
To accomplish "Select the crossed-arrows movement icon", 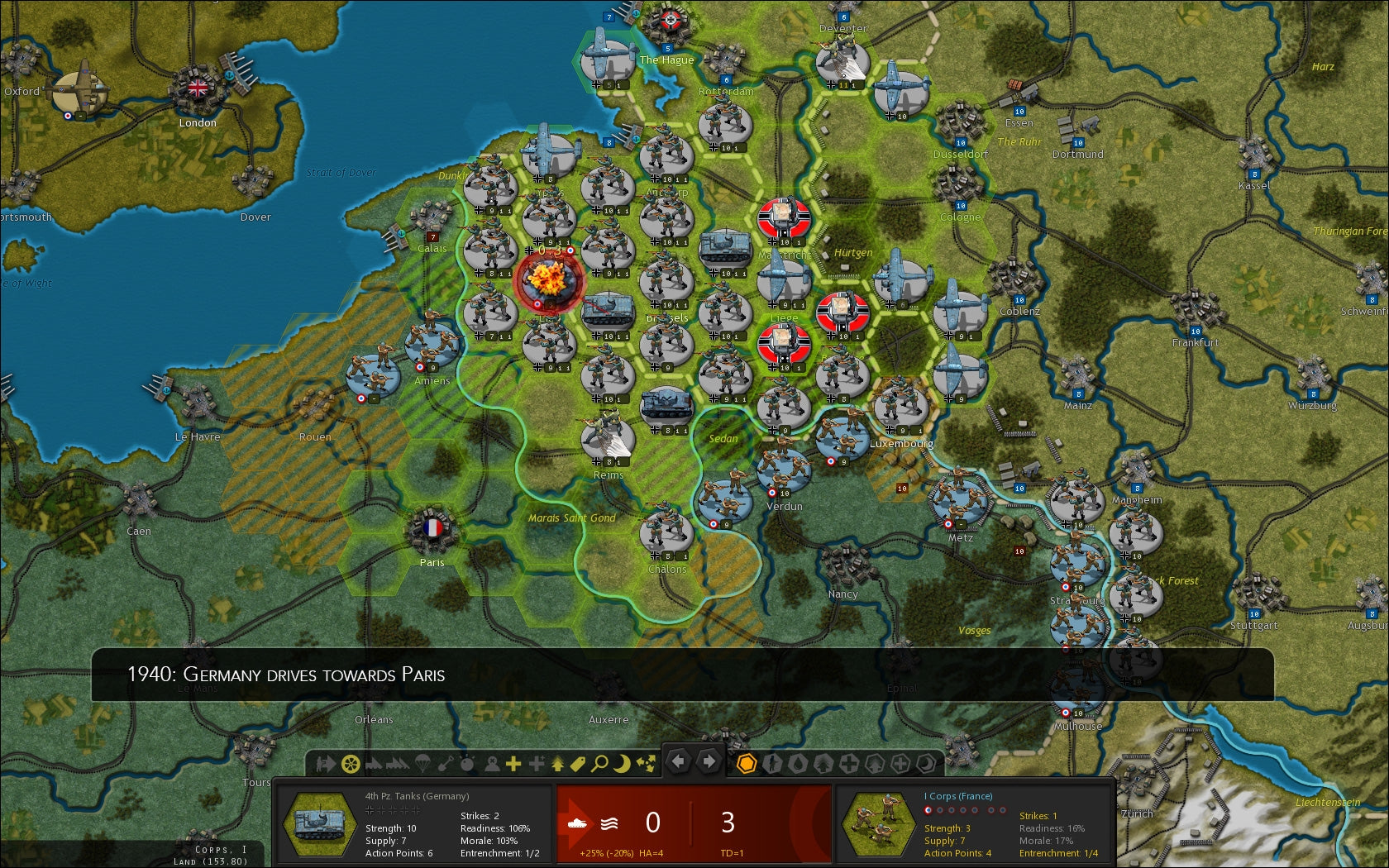I will point(646,761).
